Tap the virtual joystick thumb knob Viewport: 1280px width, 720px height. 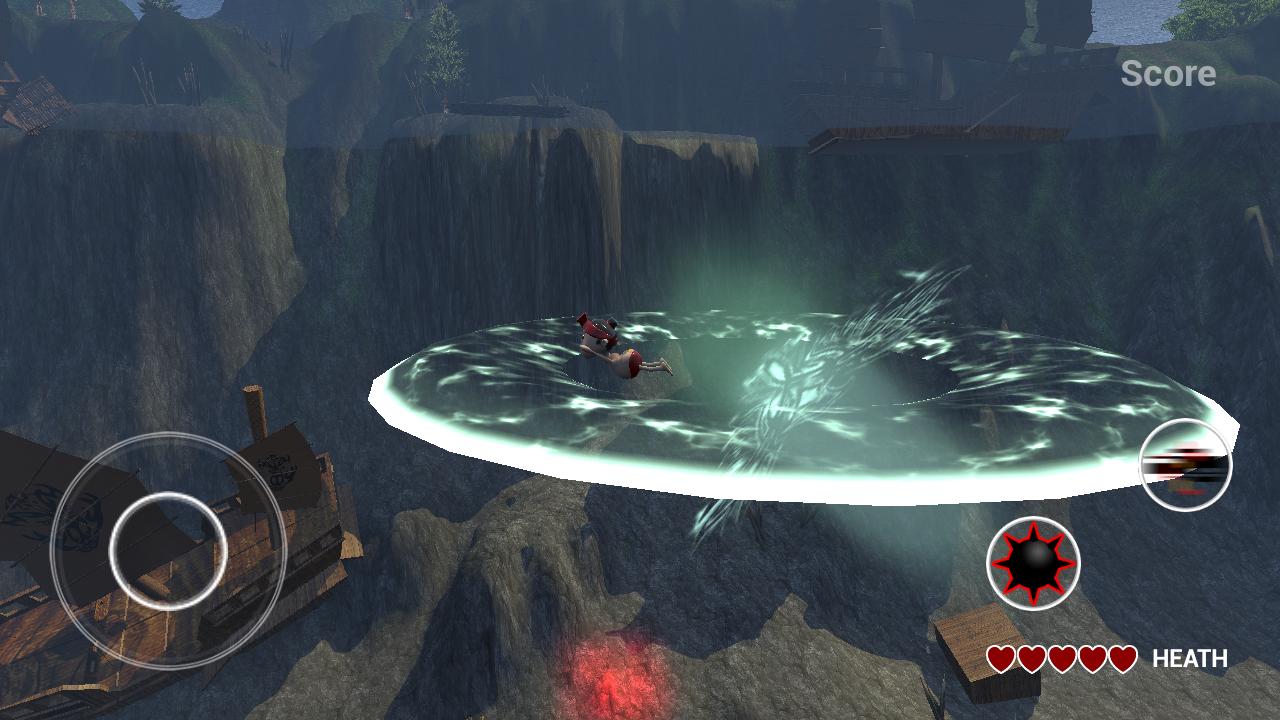[168, 550]
